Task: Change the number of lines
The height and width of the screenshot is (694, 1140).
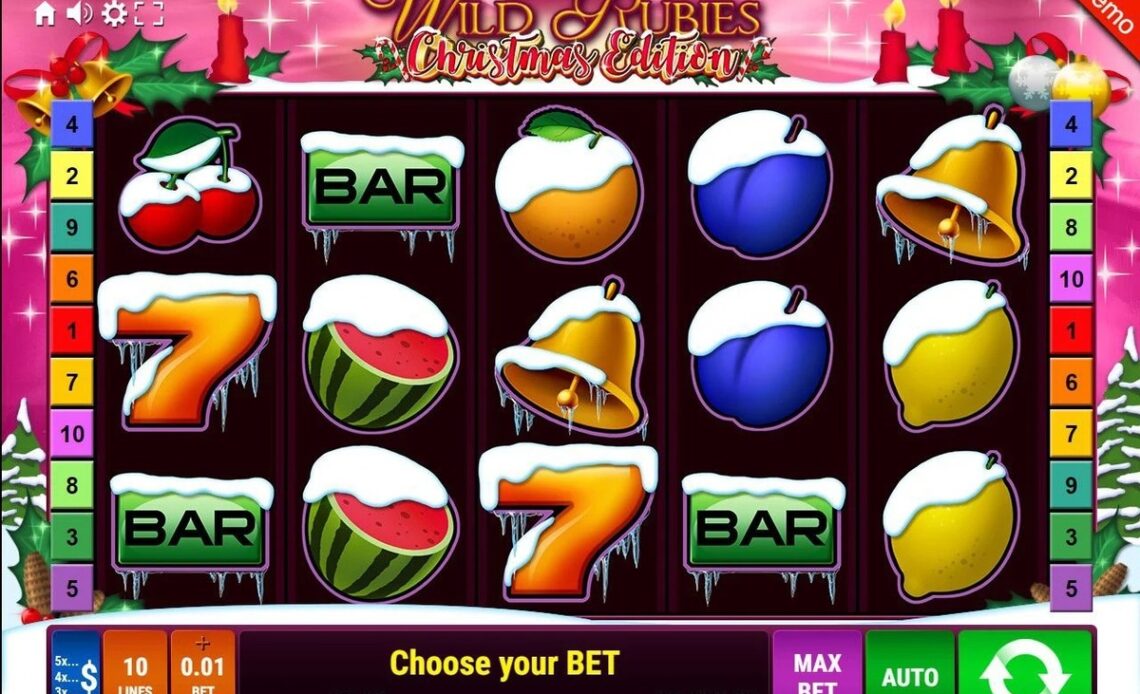Action: point(135,666)
